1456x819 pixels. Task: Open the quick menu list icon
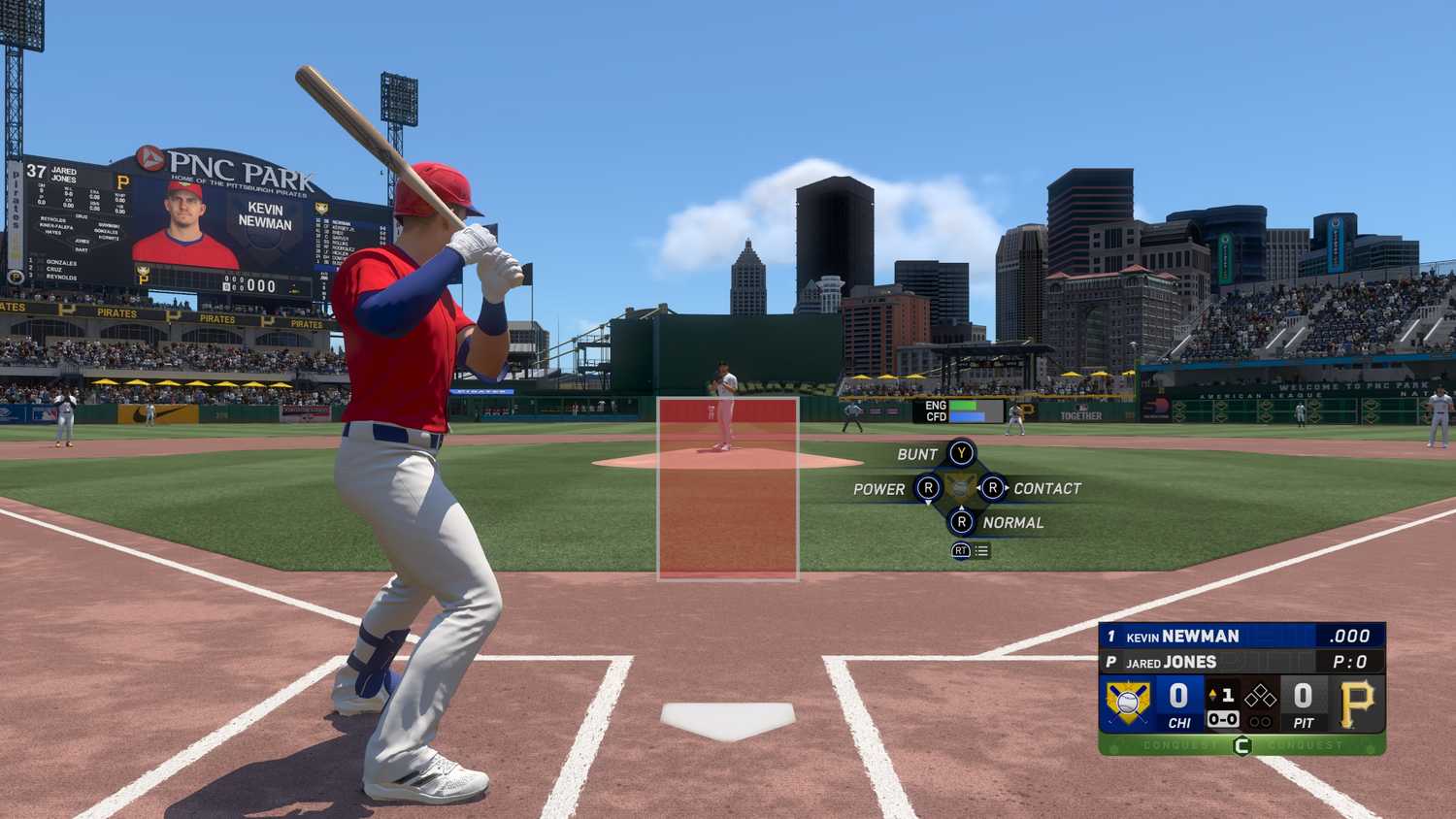click(x=981, y=550)
